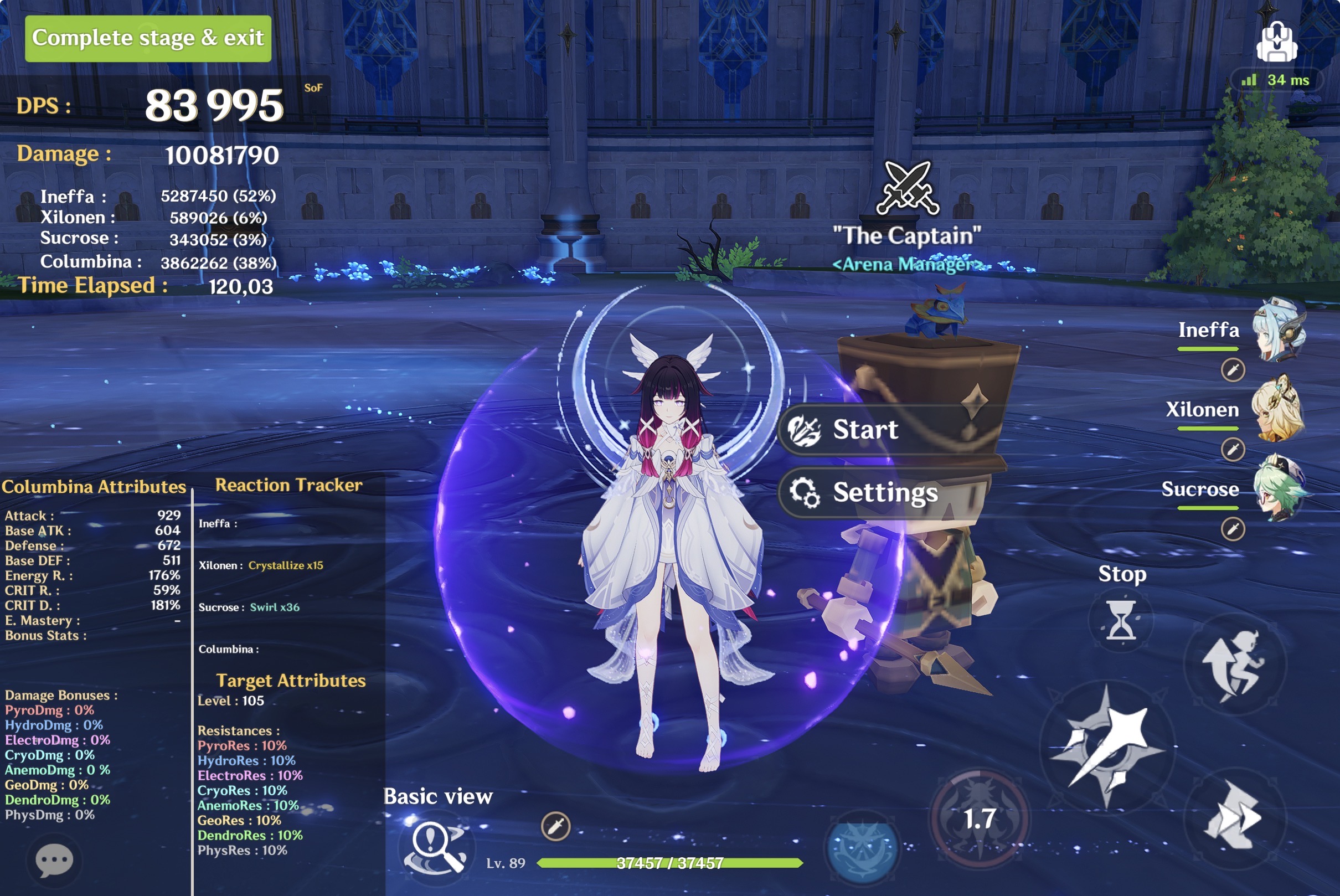The width and height of the screenshot is (1340, 896).
Task: Click the edit pencil under Ineffa
Action: 1233,370
